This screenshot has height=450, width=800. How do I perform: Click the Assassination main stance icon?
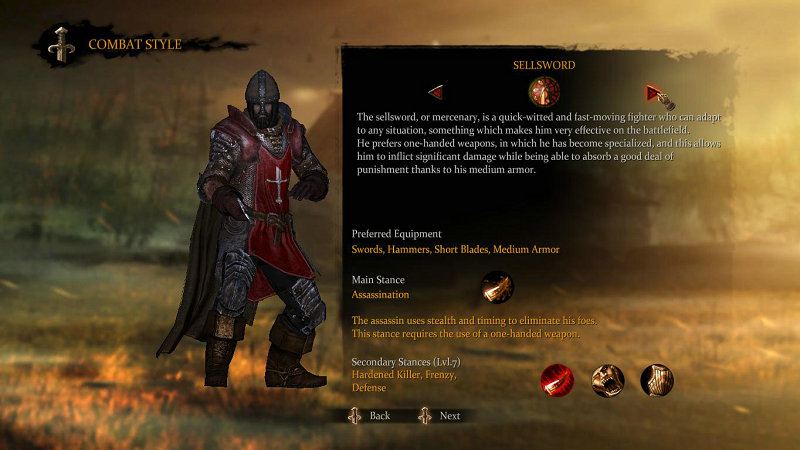click(x=497, y=288)
